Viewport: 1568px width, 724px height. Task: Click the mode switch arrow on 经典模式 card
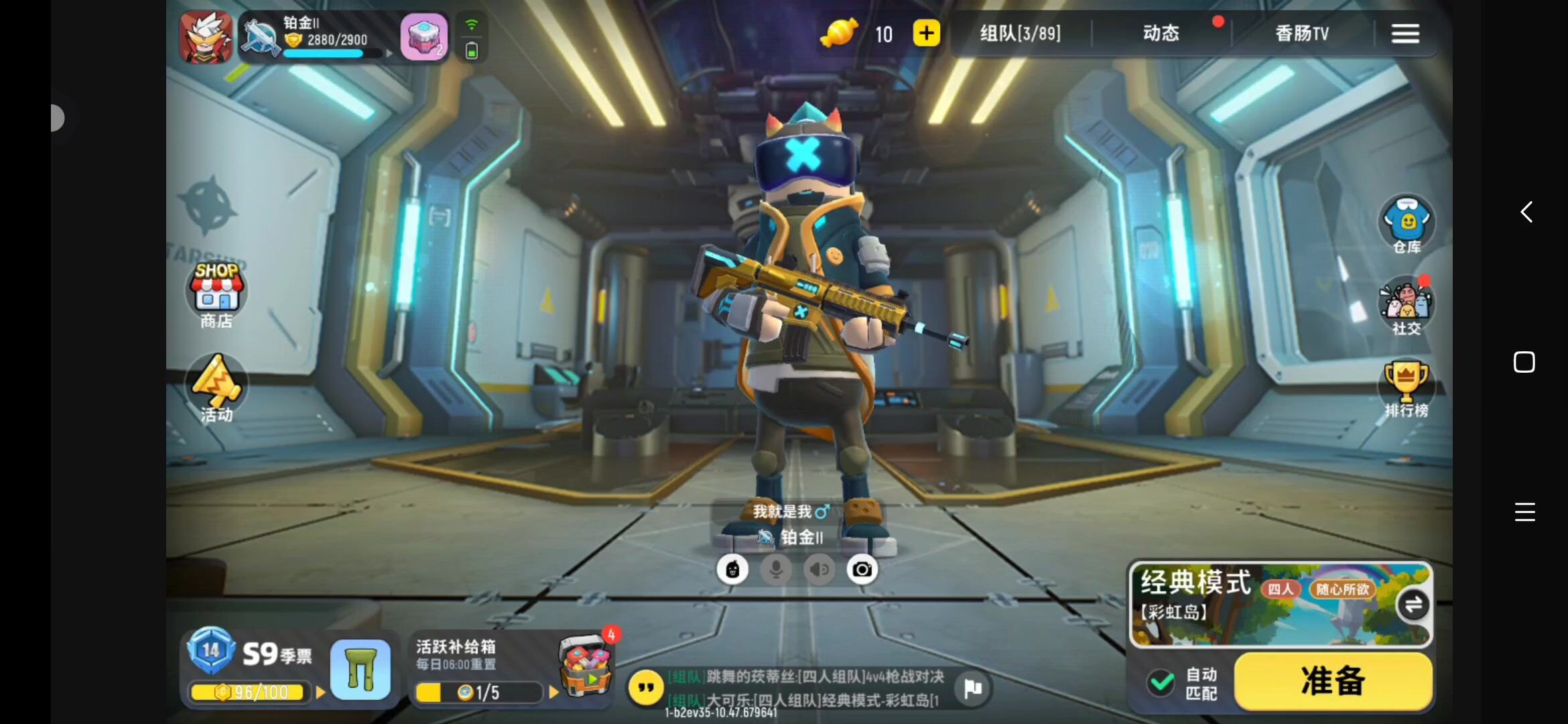click(x=1413, y=604)
